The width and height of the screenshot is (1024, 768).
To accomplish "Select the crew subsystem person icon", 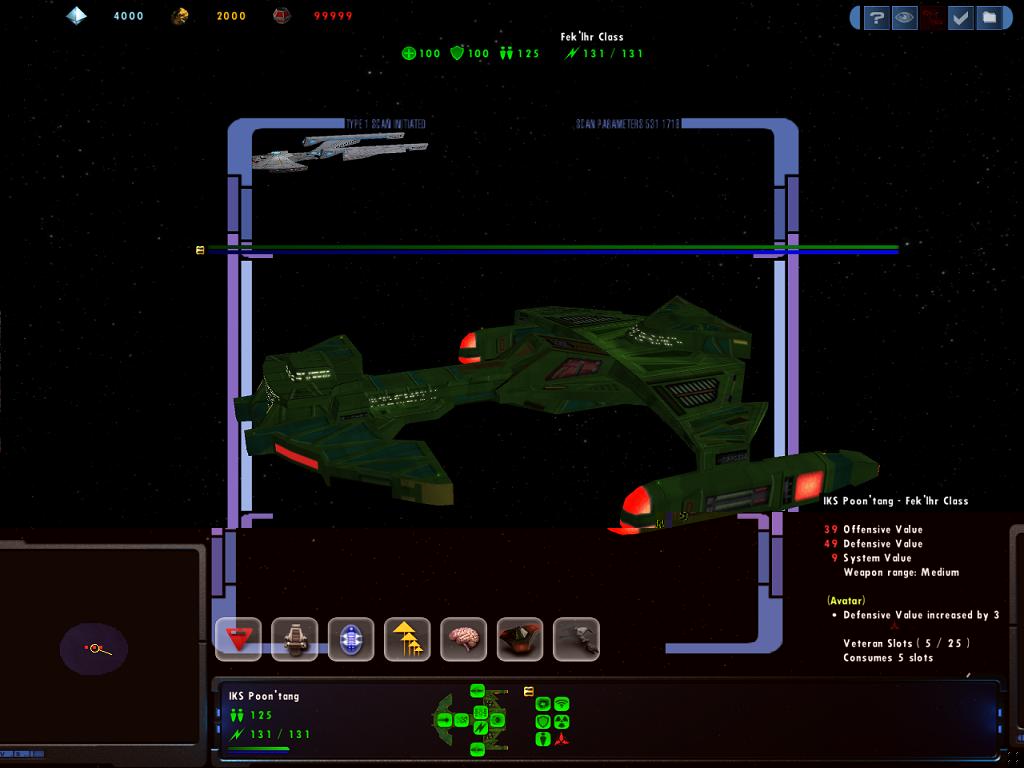I will pos(543,739).
